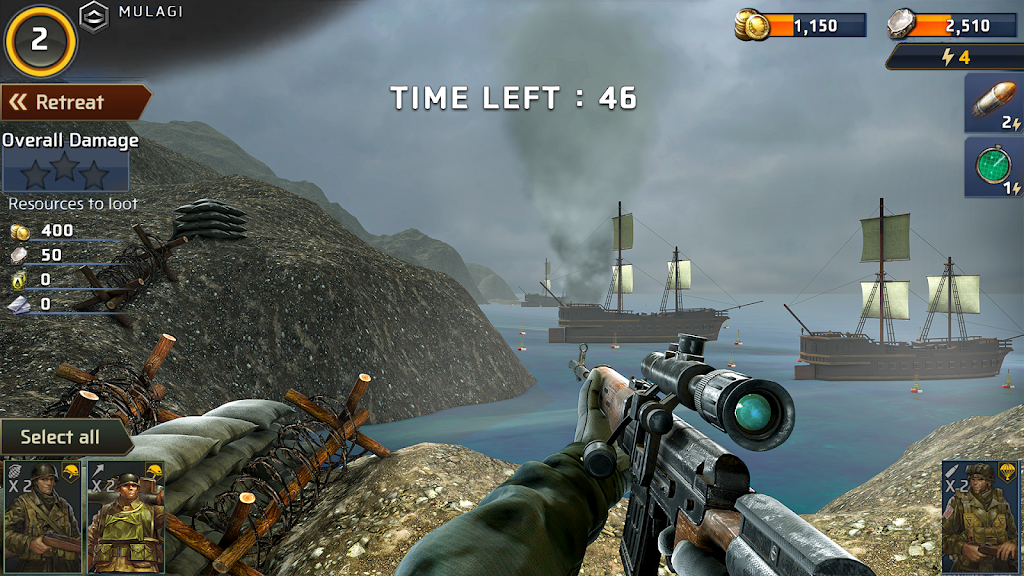Choose the grenade soldier unit card
This screenshot has height=576, width=1024.
pyautogui.click(x=43, y=516)
